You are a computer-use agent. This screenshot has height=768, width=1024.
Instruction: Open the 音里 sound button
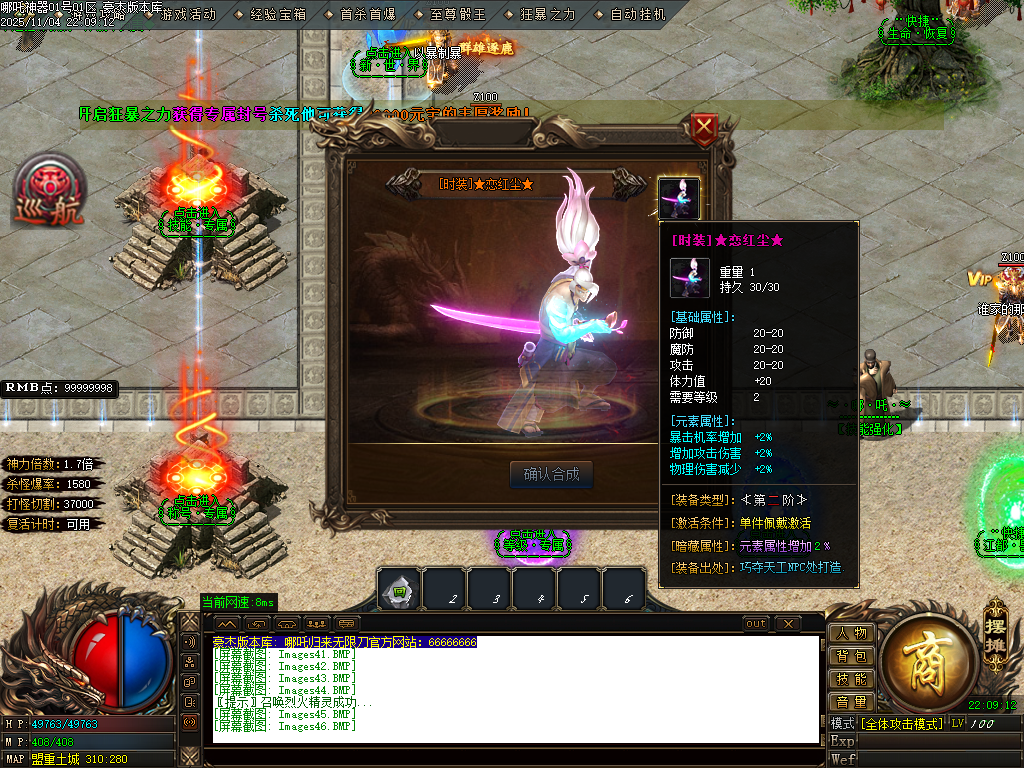pyautogui.click(x=851, y=702)
